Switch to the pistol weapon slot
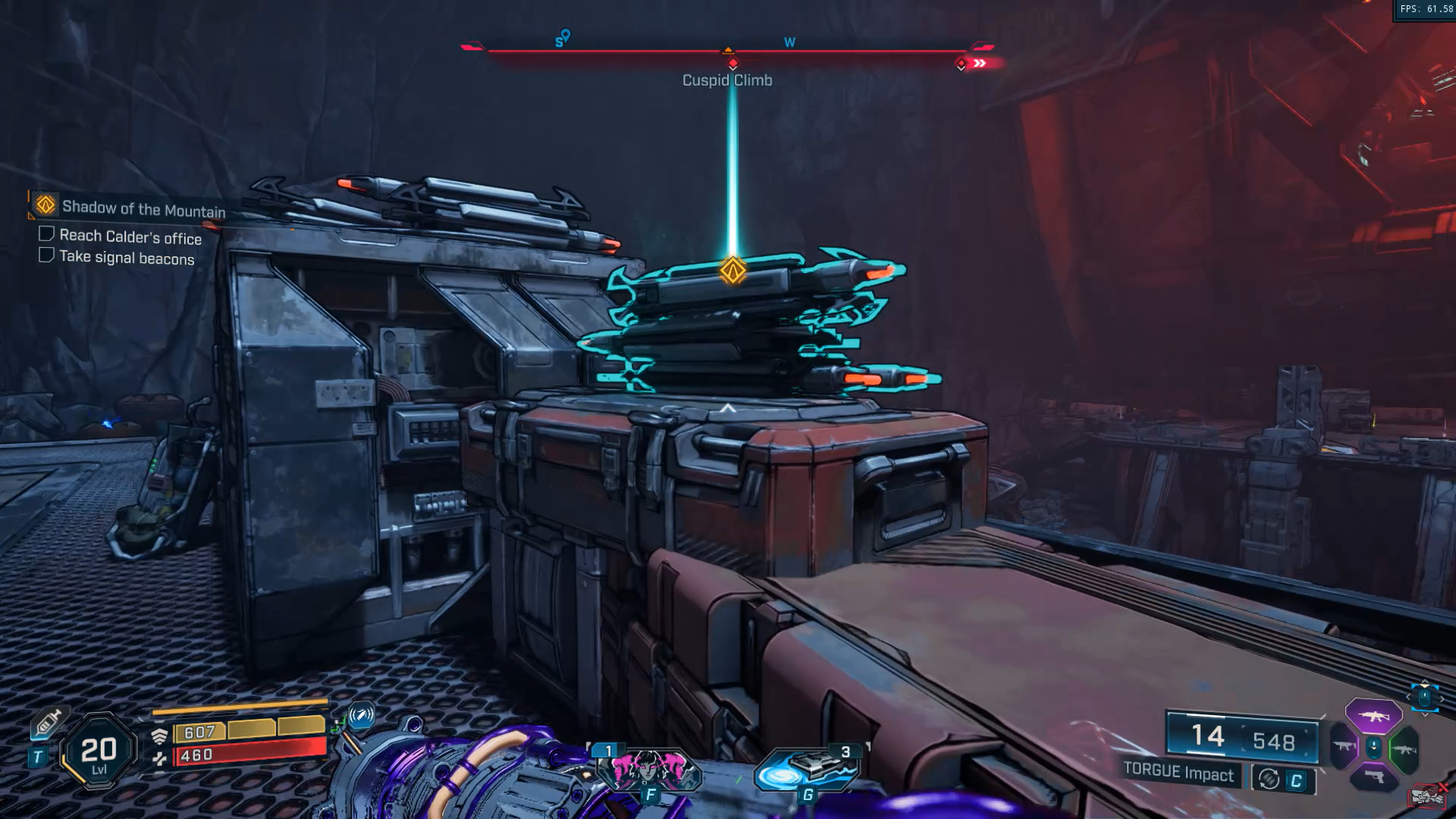The width and height of the screenshot is (1456, 819). pos(1373,777)
